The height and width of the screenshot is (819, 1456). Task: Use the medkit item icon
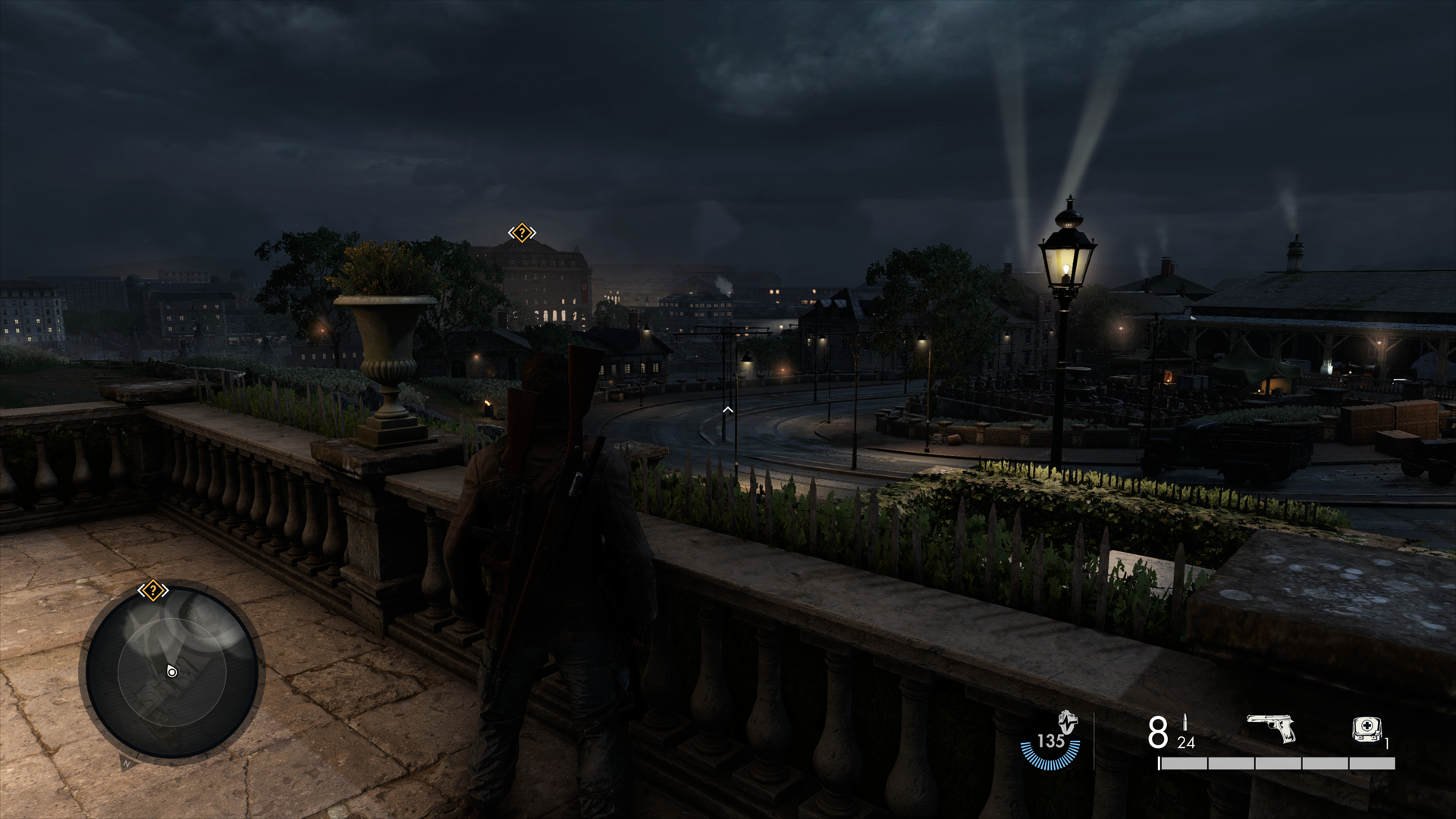coord(1367,730)
